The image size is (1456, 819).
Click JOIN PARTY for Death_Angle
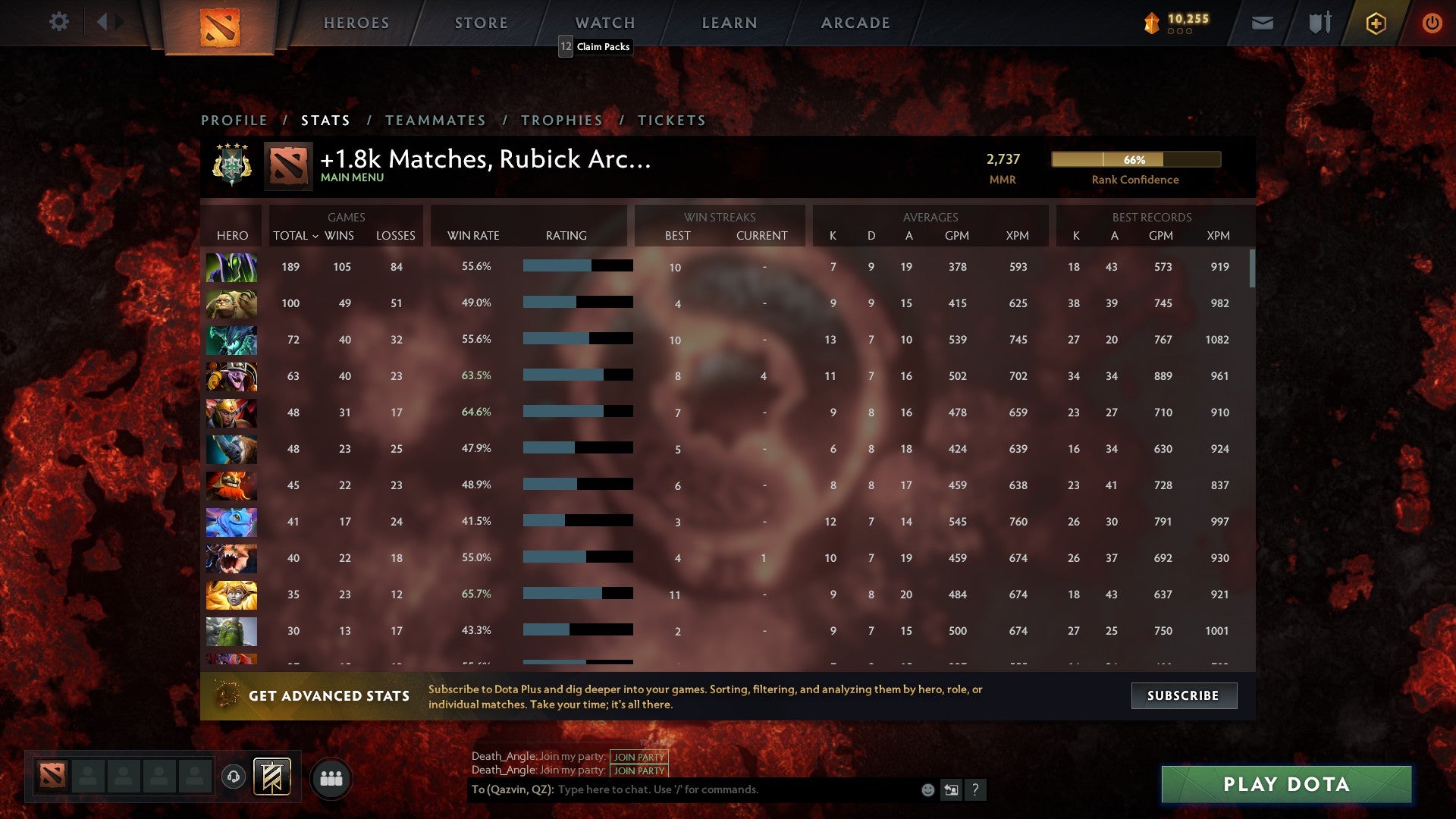click(x=638, y=756)
